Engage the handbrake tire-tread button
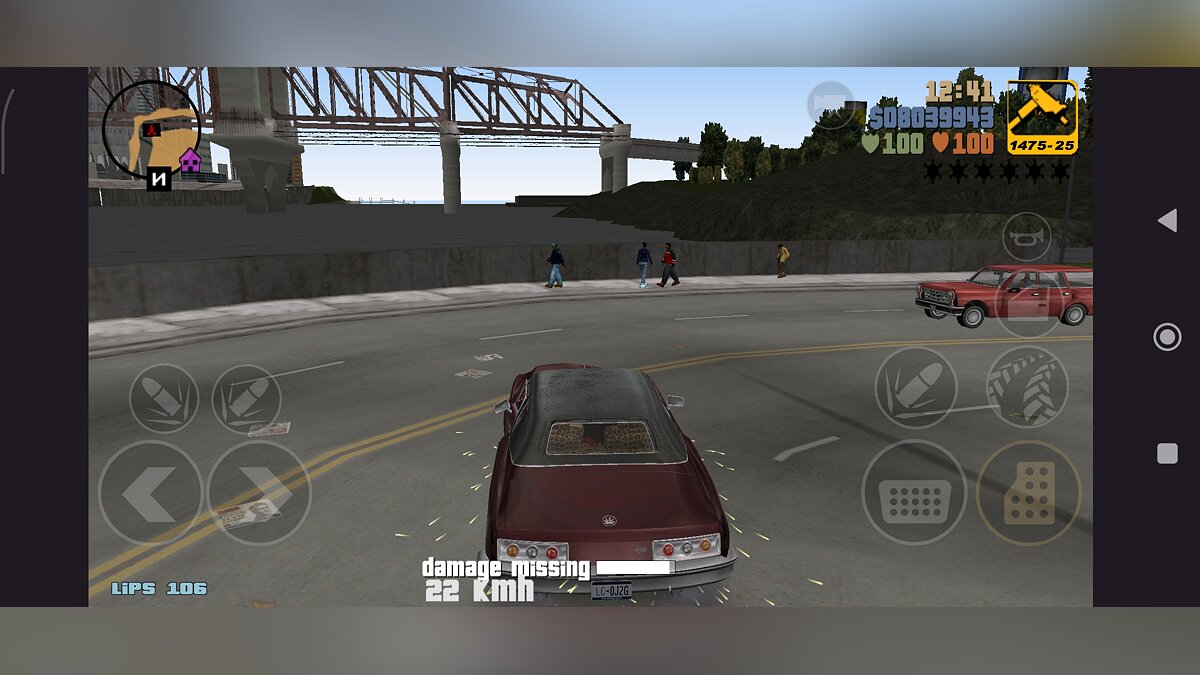The height and width of the screenshot is (675, 1200). 1027,386
